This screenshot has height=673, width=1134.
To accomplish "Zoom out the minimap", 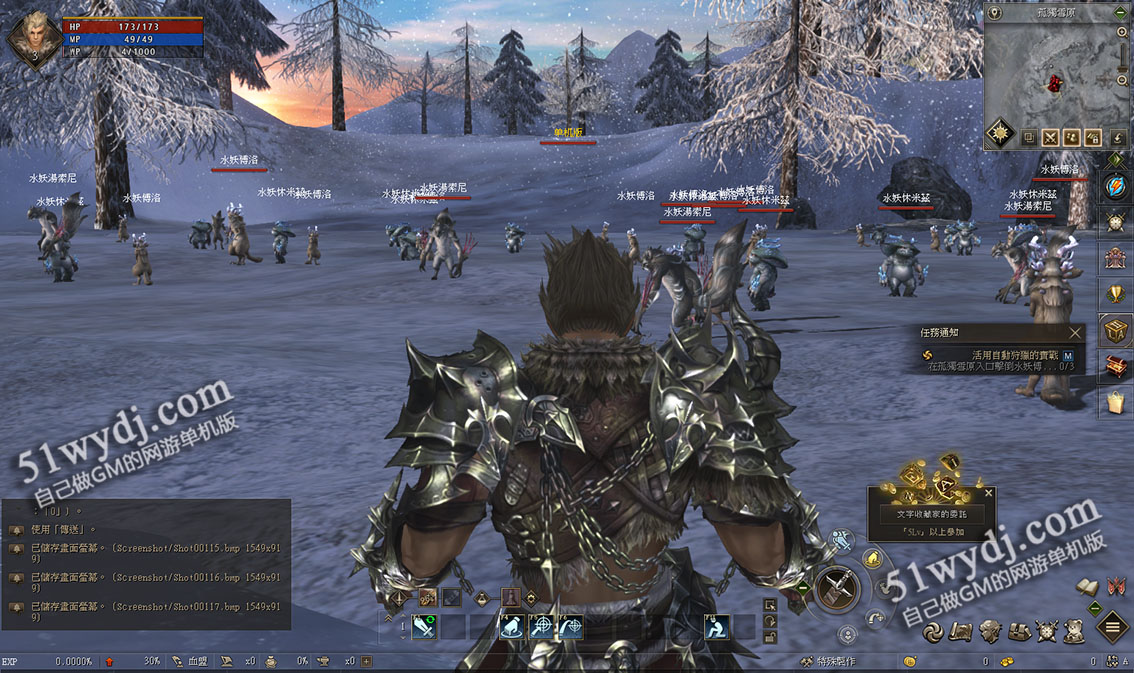I will pyautogui.click(x=1123, y=80).
